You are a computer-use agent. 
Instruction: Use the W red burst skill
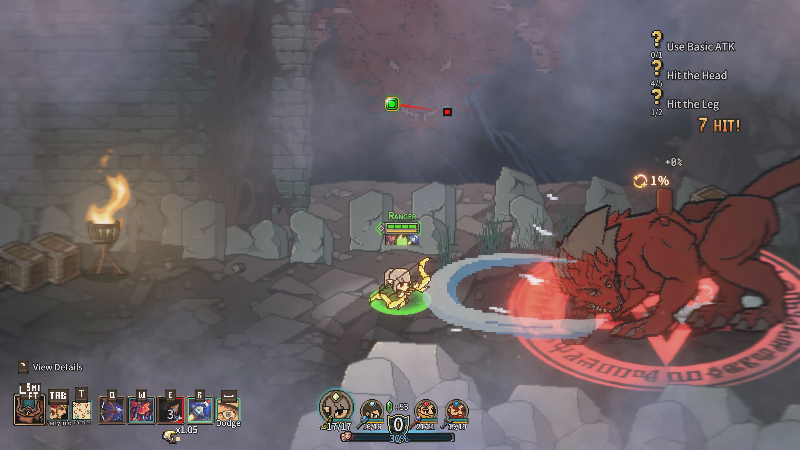click(141, 410)
